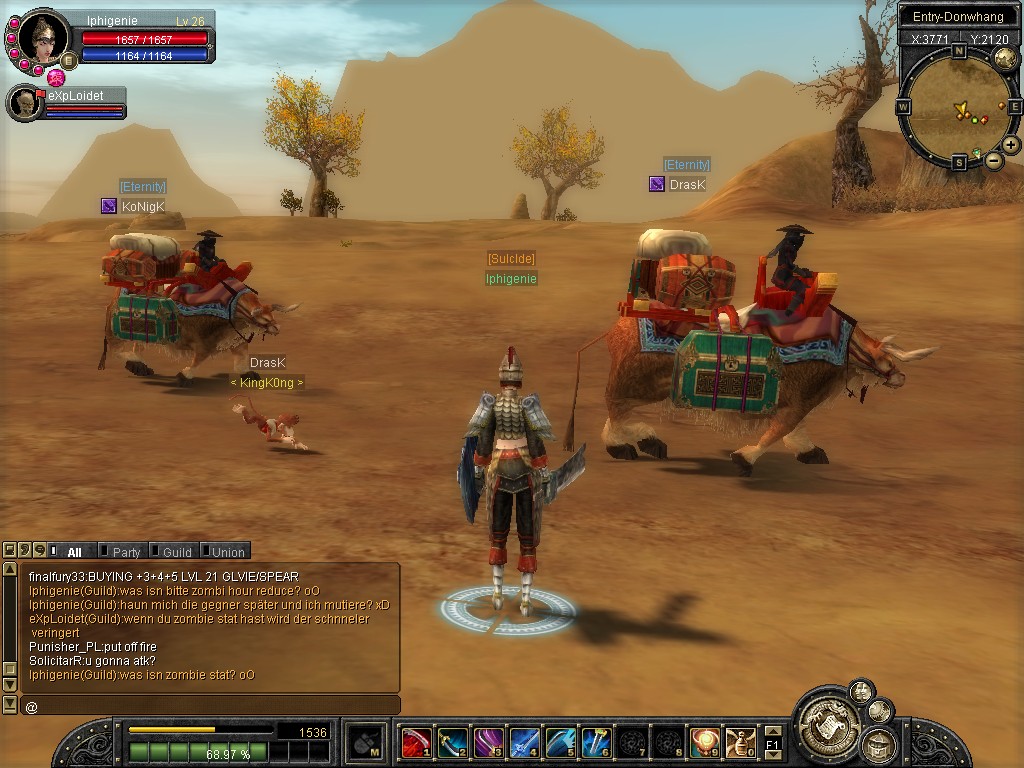Use the blue sword skill in slot 4

(x=524, y=742)
